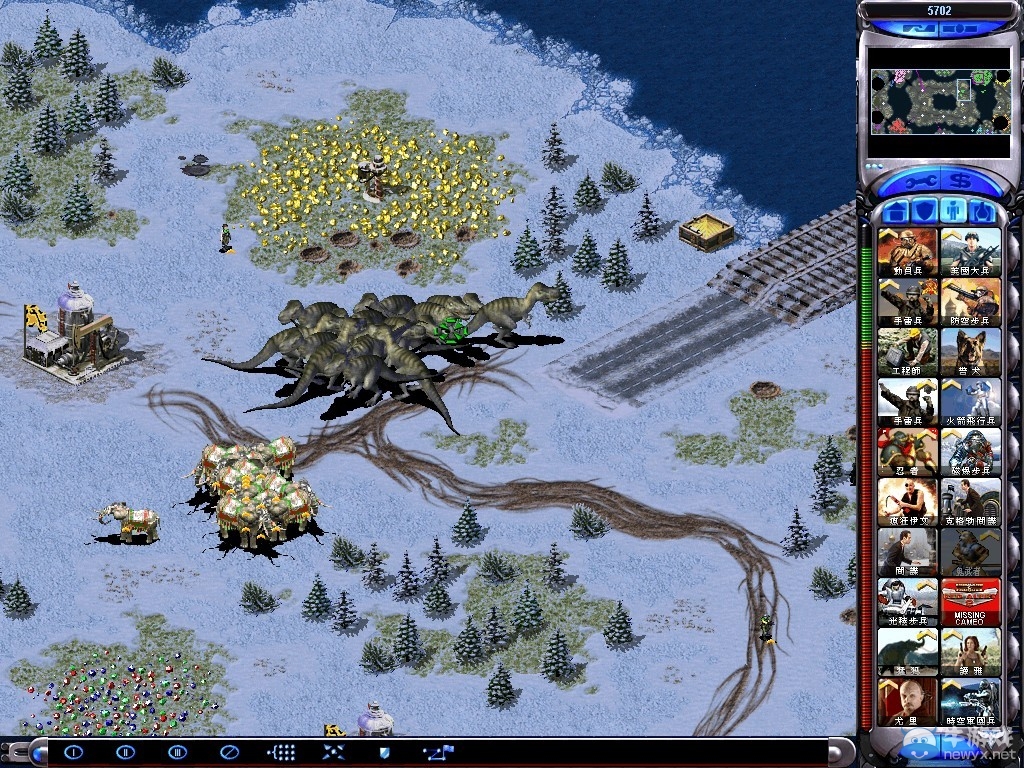Image resolution: width=1024 pixels, height=768 pixels.
Task: Activate the guard shield command
Action: point(385,752)
